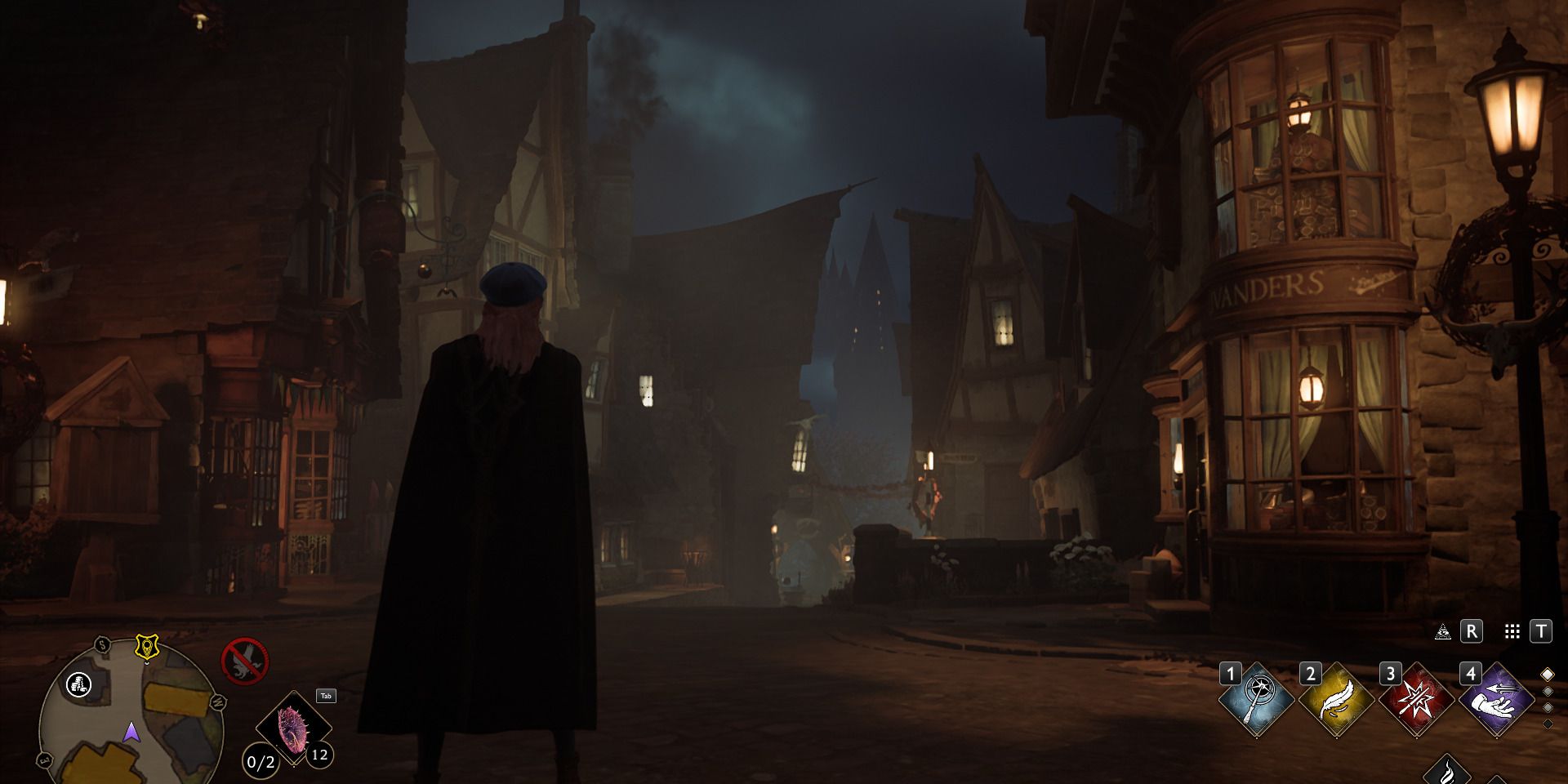Click the triangular talent icon left of the R prompt
The width and height of the screenshot is (1568, 784).
1443,630
